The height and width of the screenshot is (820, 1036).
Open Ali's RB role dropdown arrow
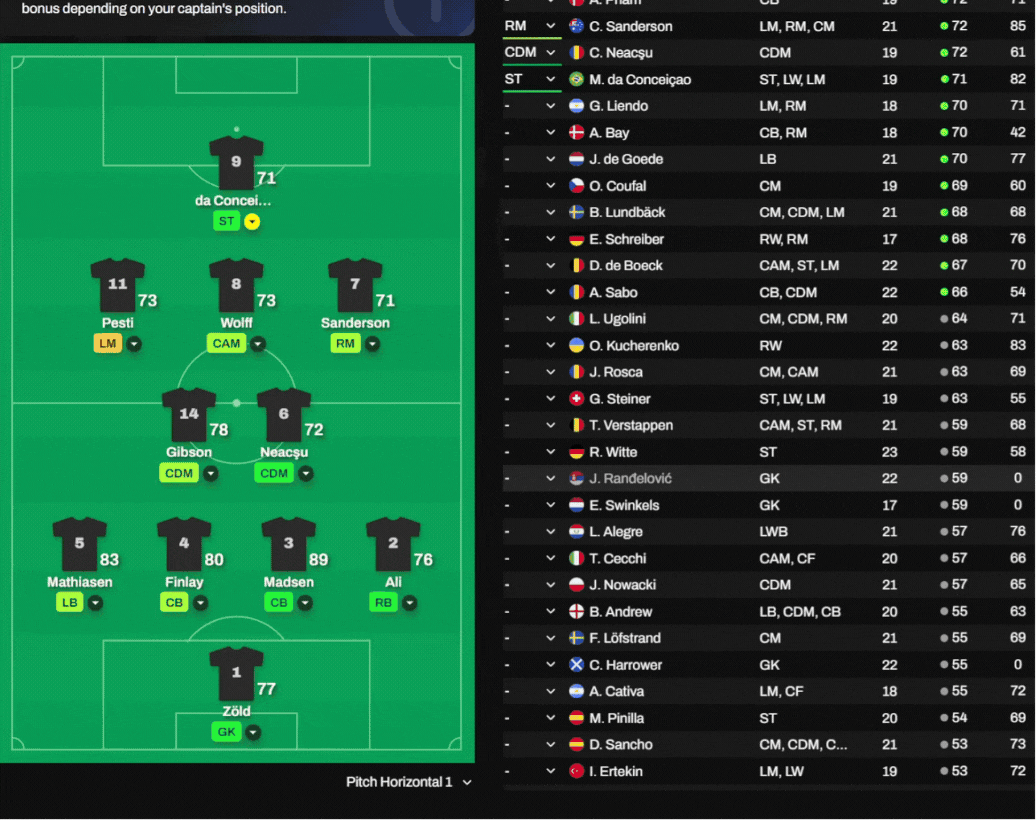point(409,603)
